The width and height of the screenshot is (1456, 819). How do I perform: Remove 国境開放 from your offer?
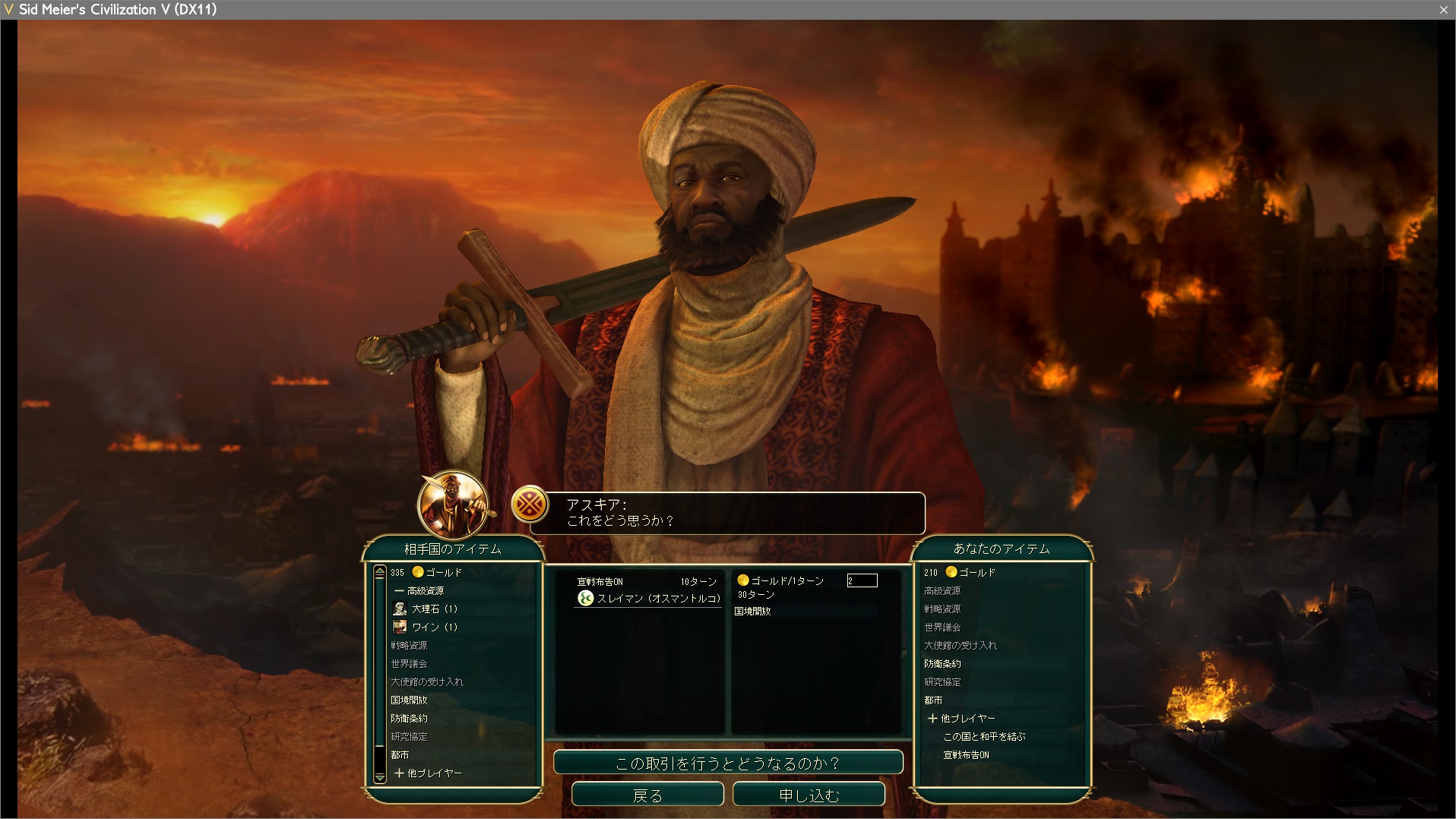753,611
